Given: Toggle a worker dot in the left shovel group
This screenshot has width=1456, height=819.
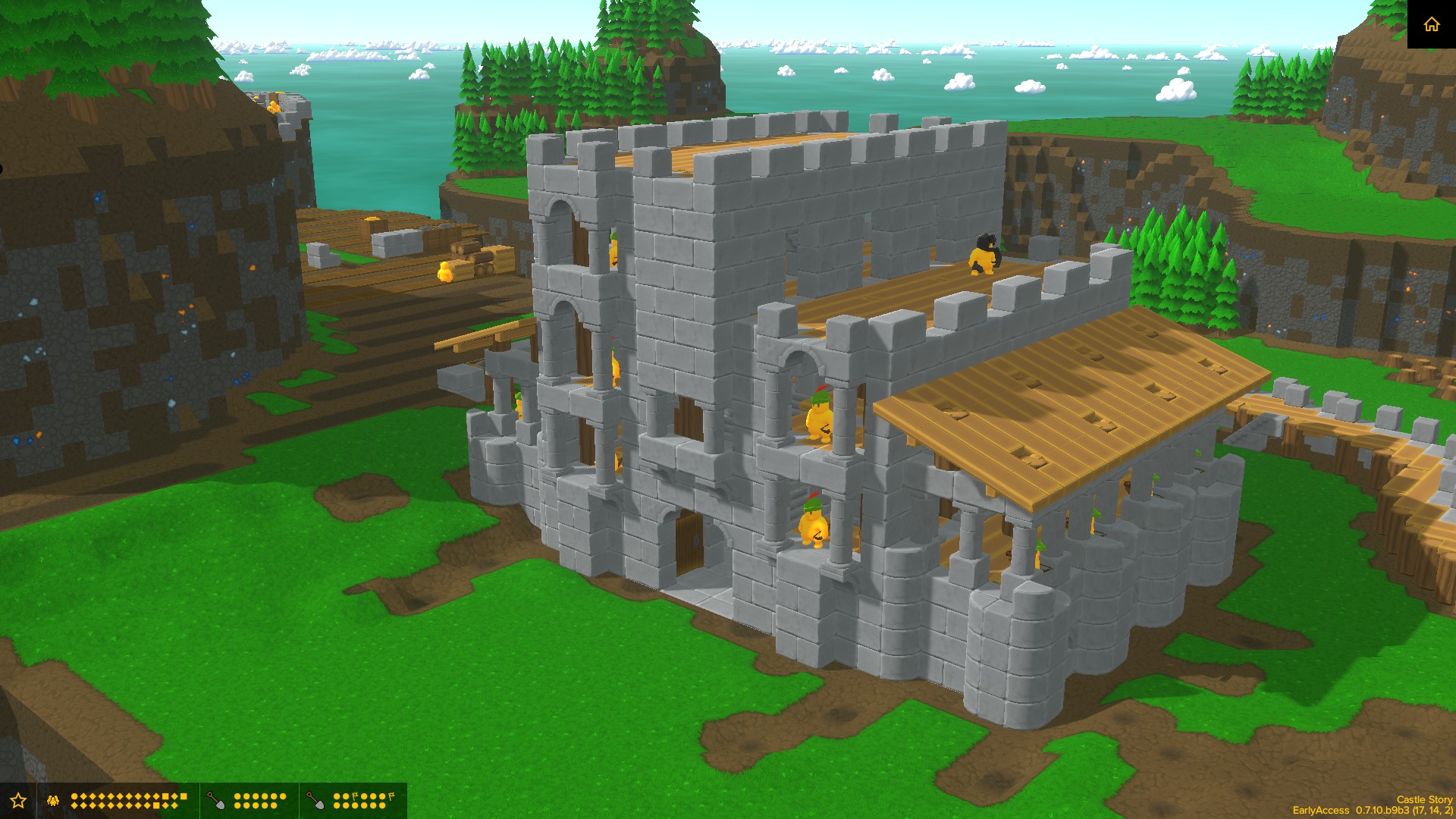Looking at the screenshot, I should pos(237,795).
